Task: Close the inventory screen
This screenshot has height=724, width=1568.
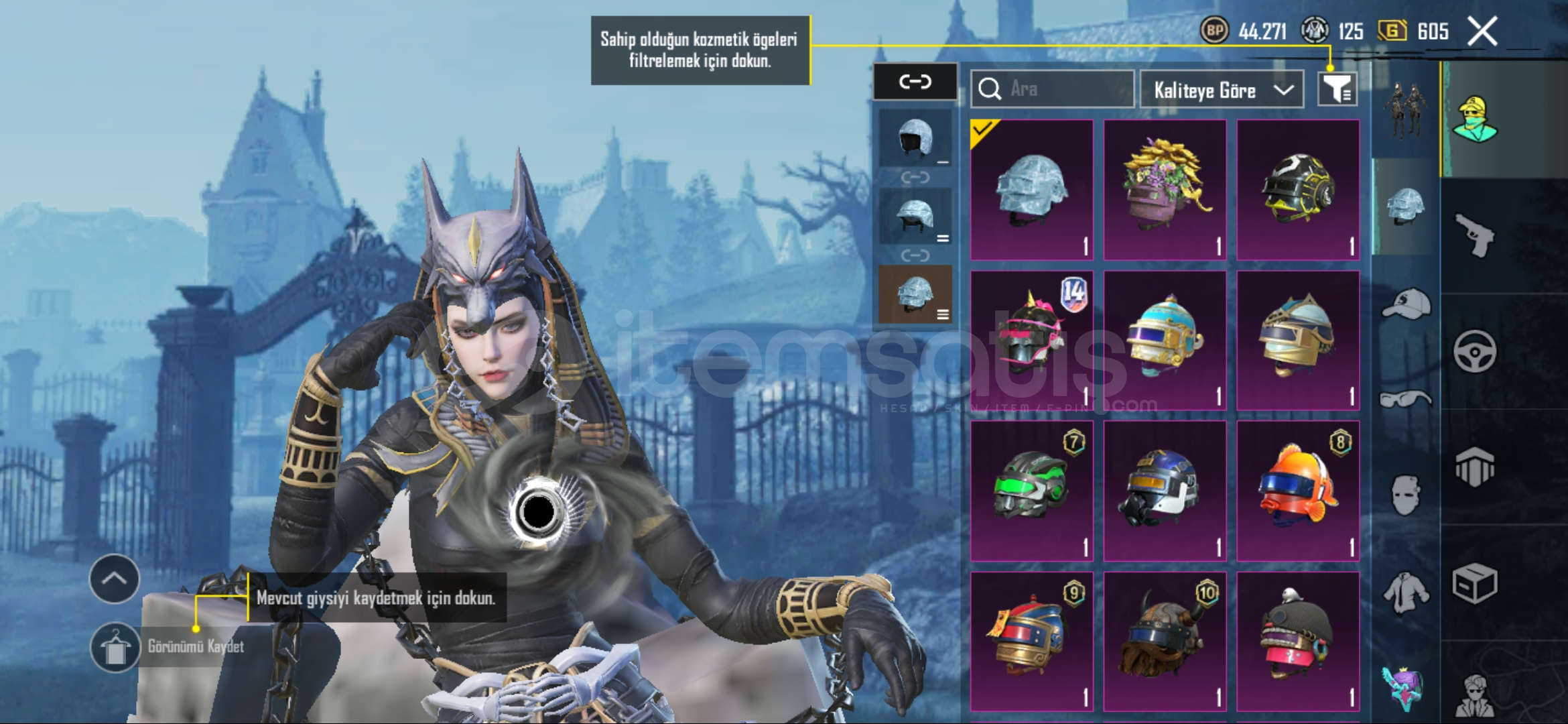Action: click(1482, 32)
